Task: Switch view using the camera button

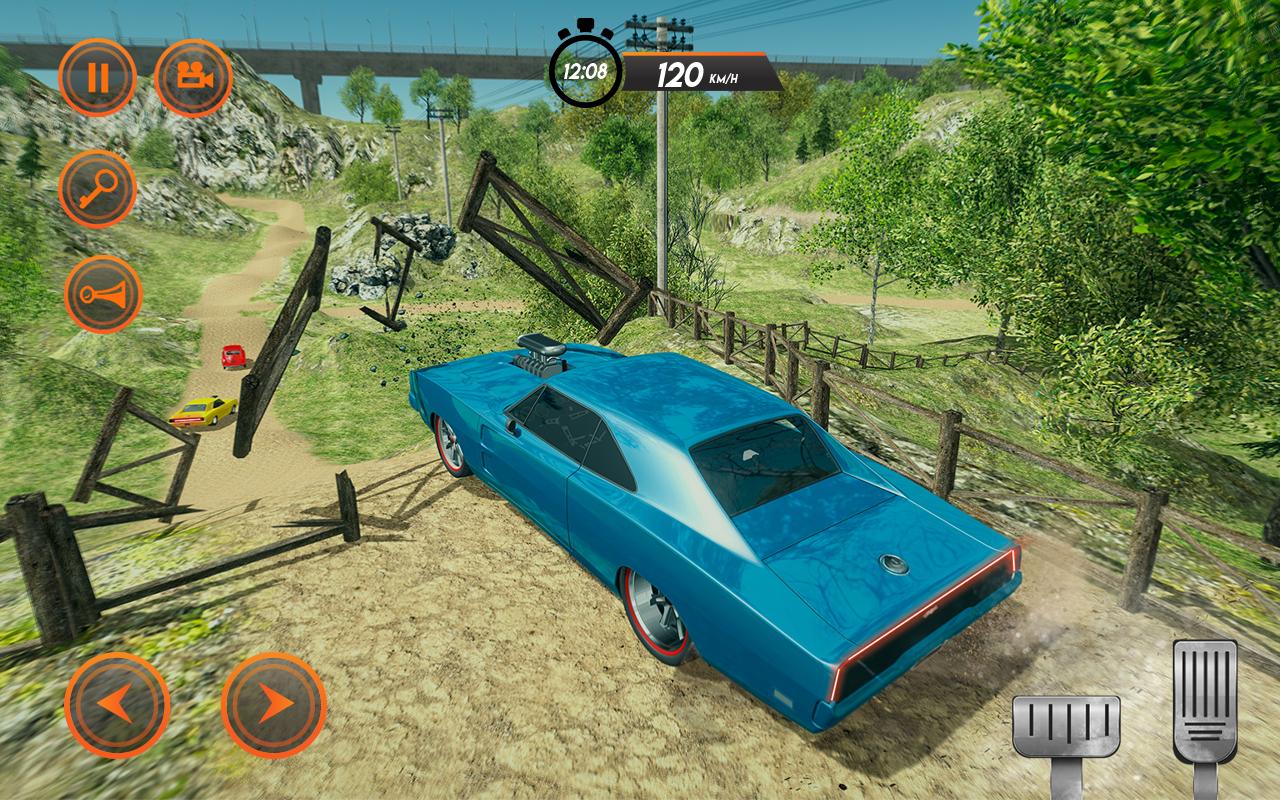Action: coord(193,78)
